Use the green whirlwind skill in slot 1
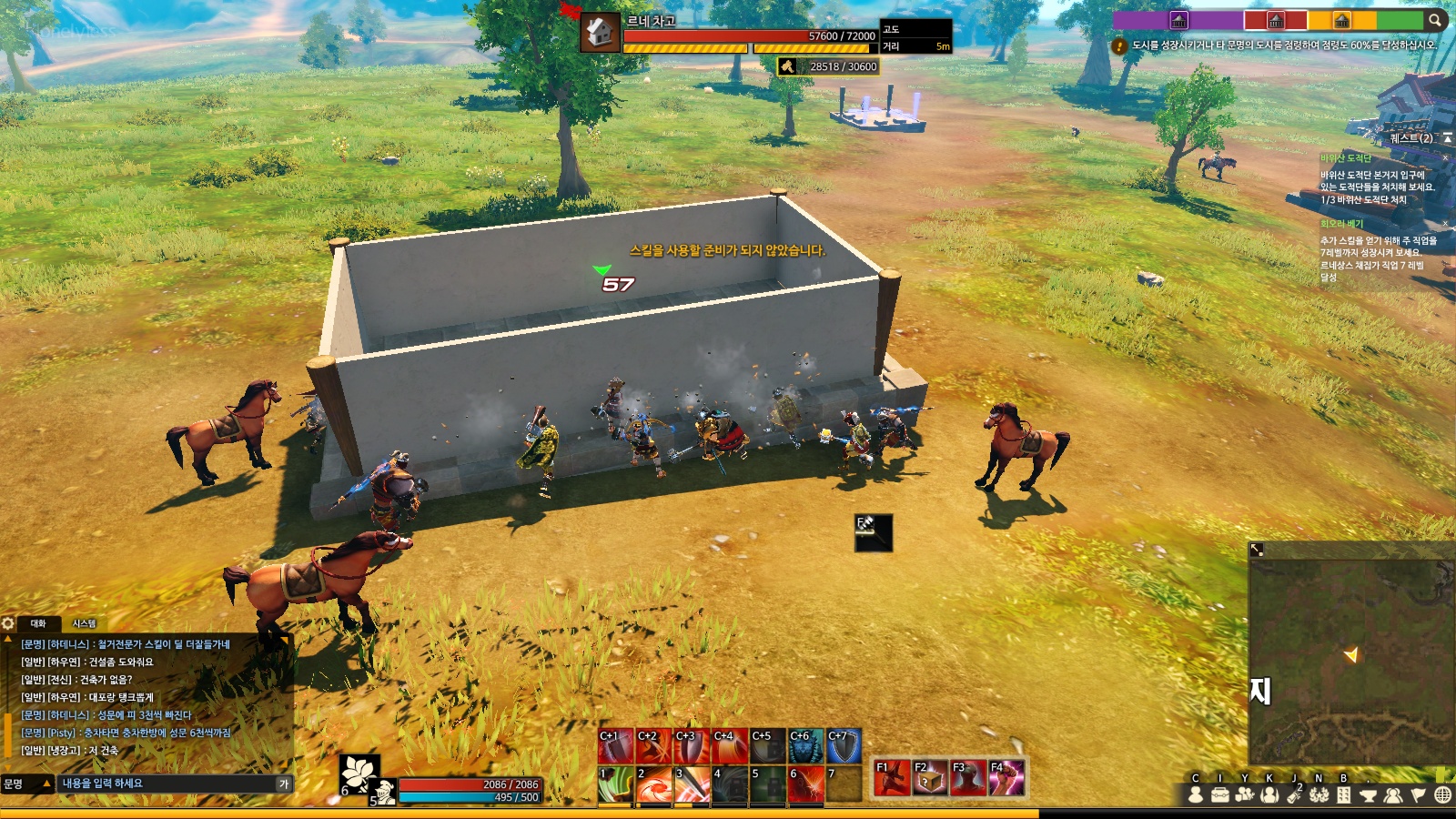 coord(615,784)
